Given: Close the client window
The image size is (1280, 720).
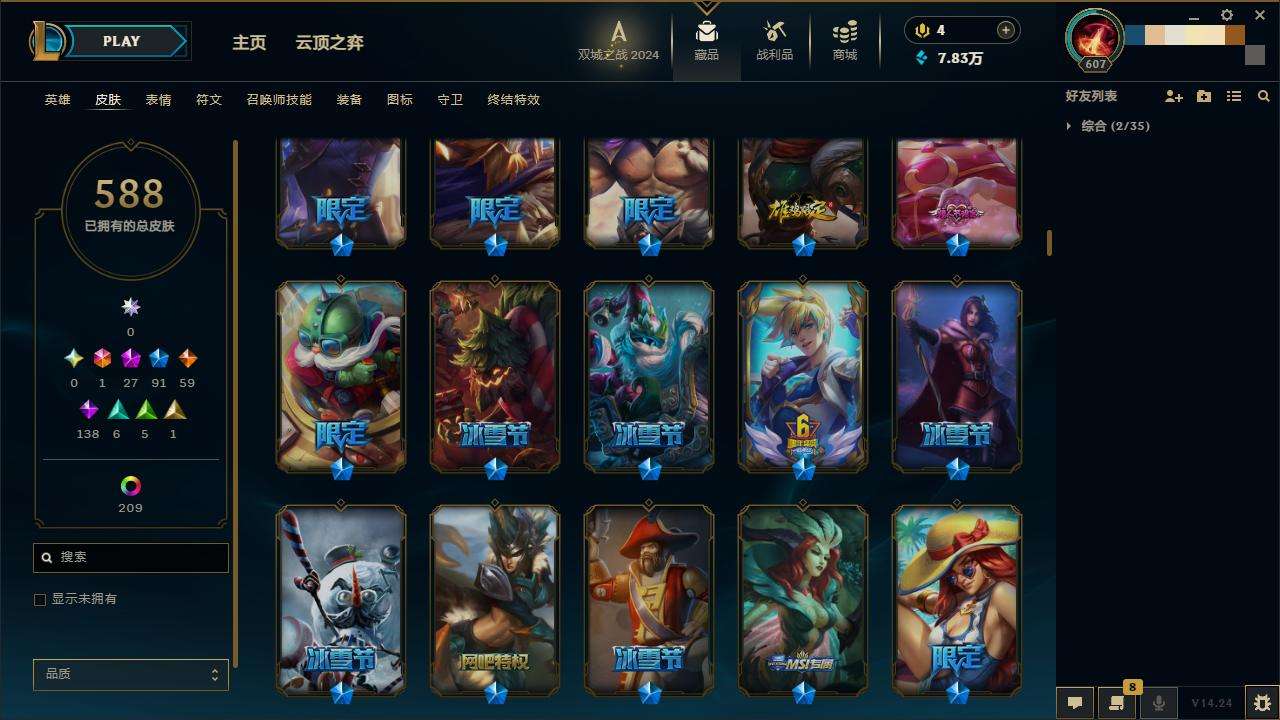Looking at the screenshot, I should pos(1259,15).
